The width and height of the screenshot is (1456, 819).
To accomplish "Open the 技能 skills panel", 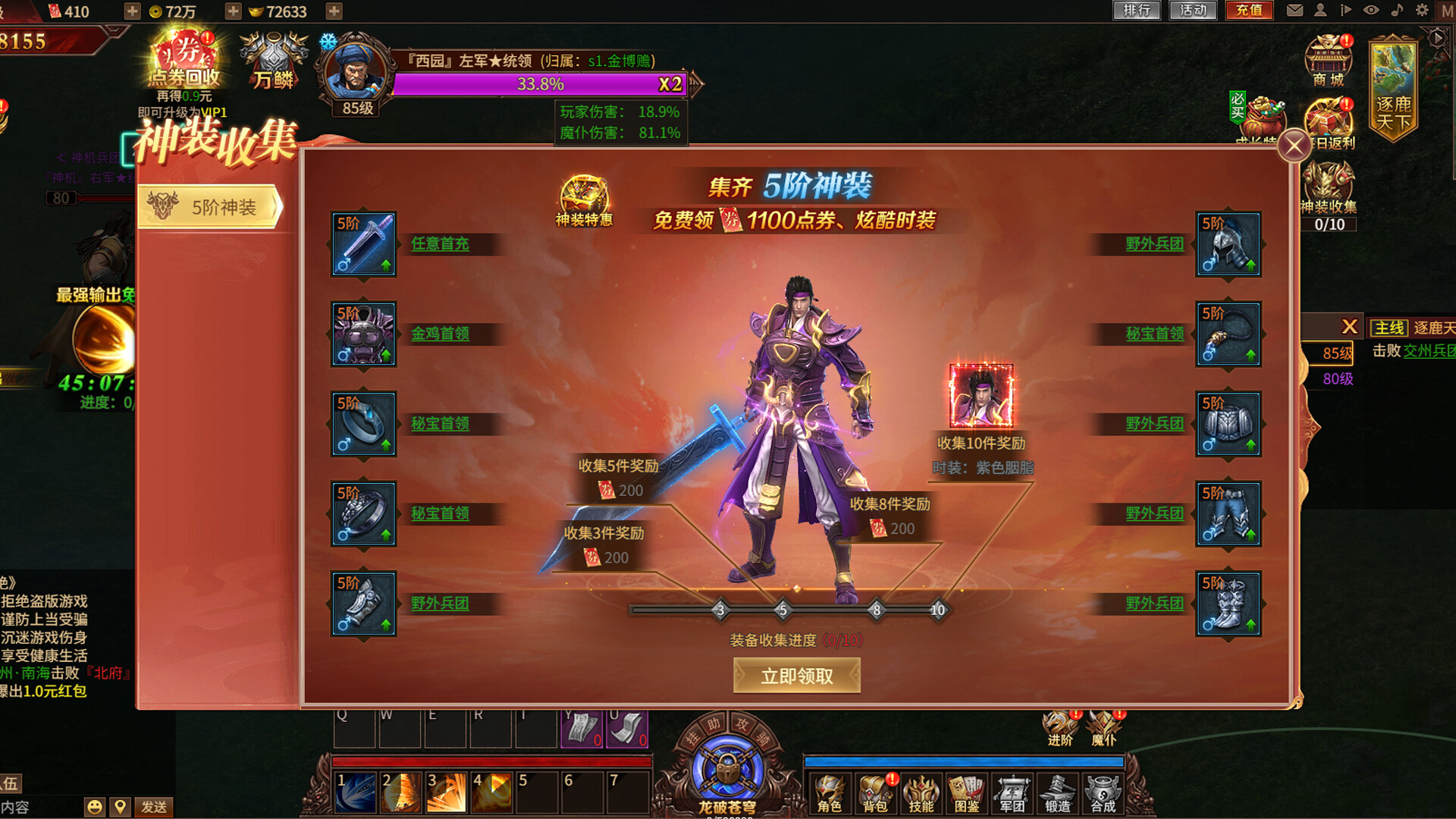I will [x=921, y=792].
